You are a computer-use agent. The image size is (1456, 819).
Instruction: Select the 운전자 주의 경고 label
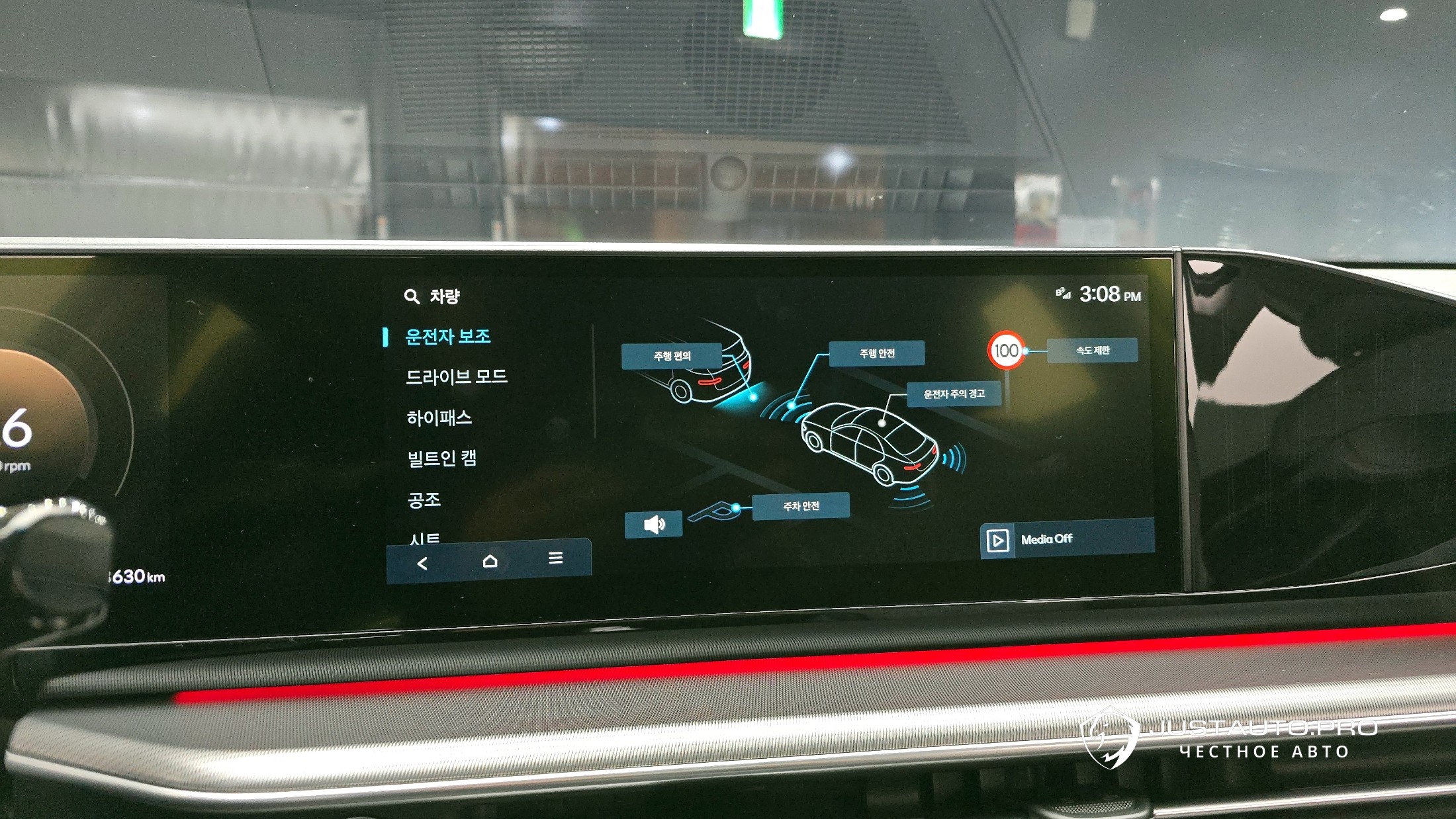tap(954, 394)
